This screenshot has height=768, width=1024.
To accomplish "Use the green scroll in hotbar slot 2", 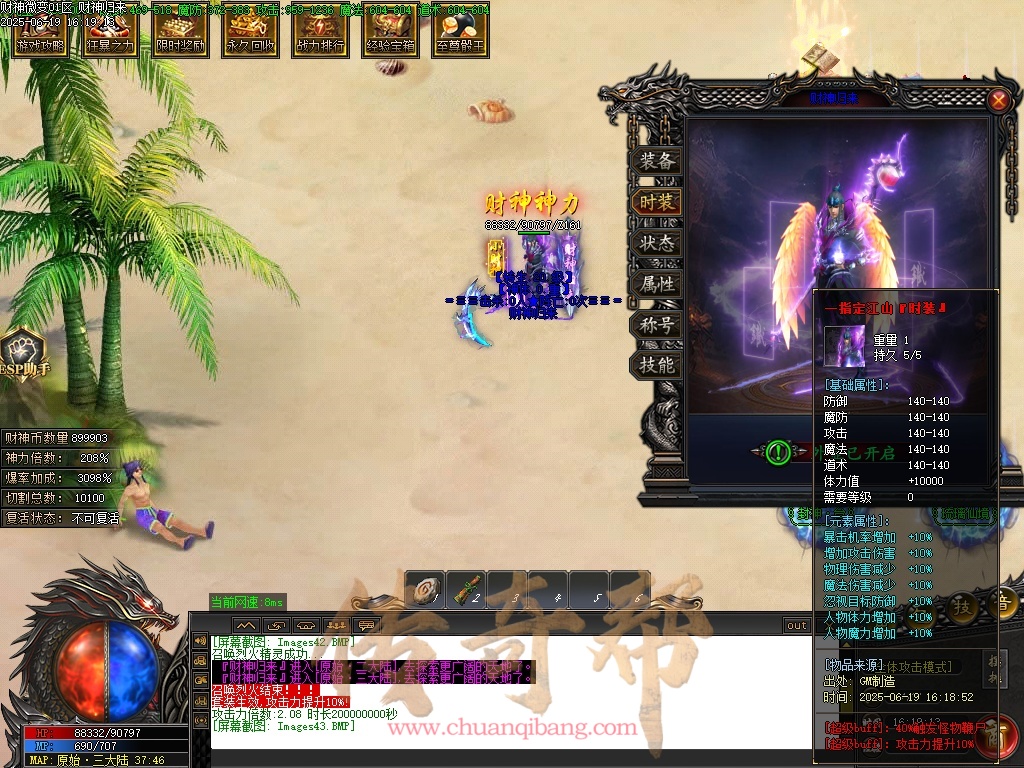I will 466,591.
